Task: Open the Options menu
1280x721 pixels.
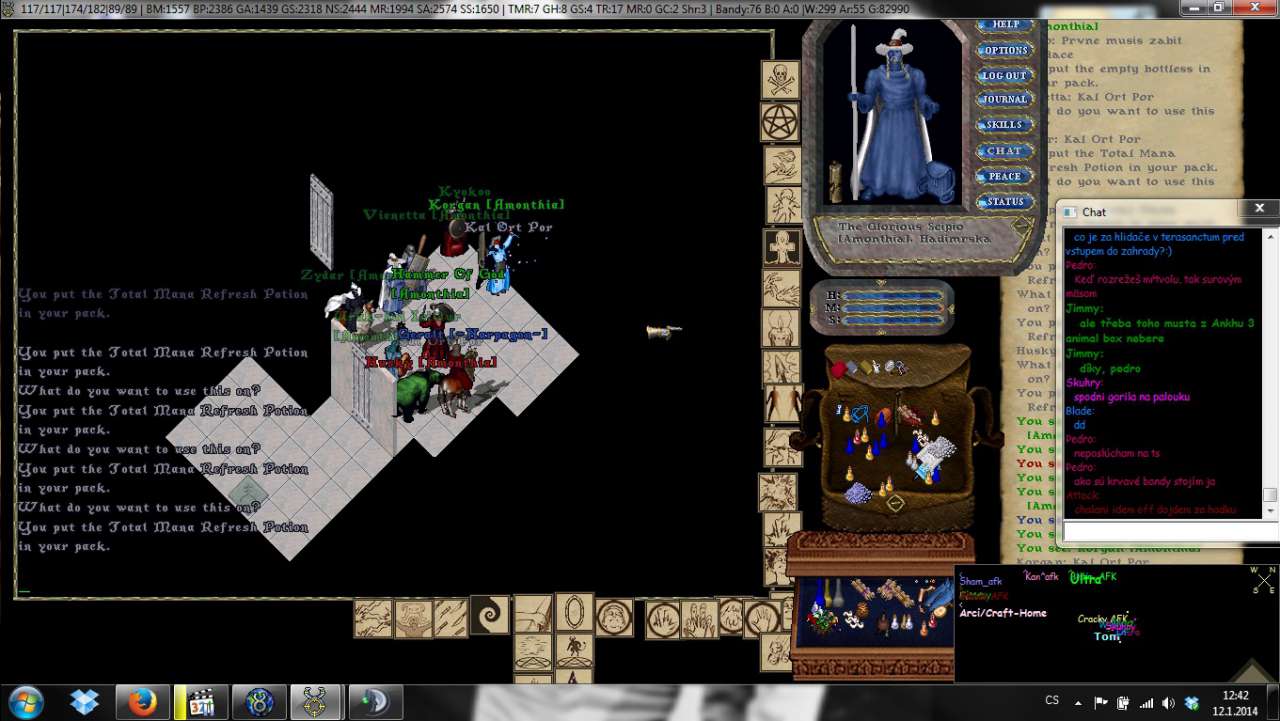Action: click(x=1004, y=50)
